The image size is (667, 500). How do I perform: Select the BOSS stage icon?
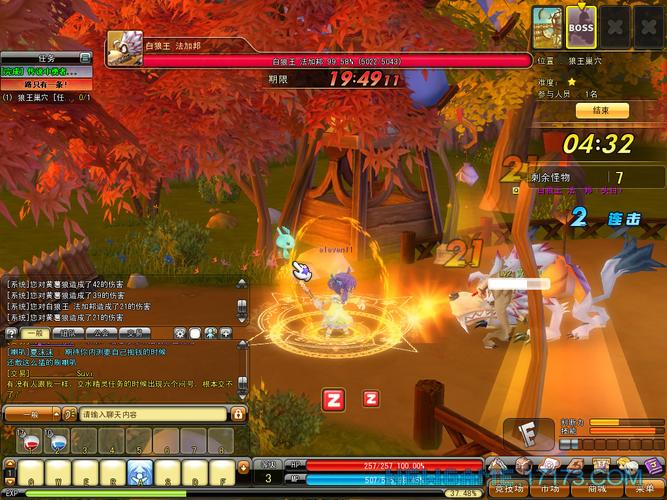(581, 23)
